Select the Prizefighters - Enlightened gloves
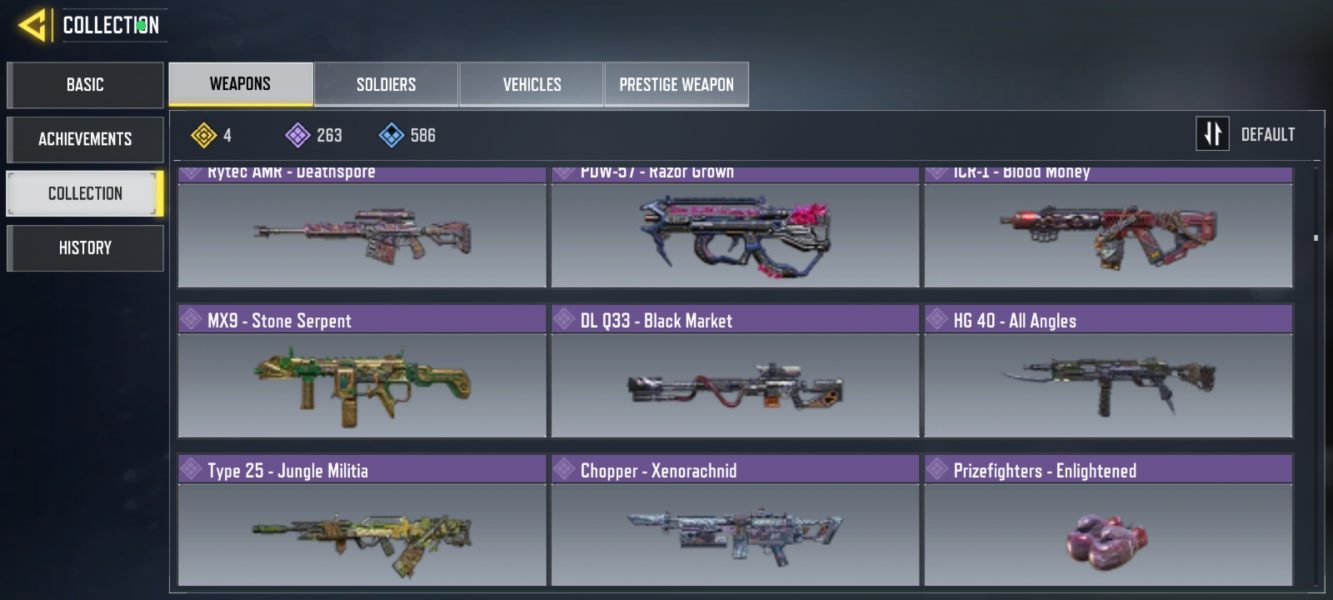Screen dimensions: 1333x600 point(1108,533)
